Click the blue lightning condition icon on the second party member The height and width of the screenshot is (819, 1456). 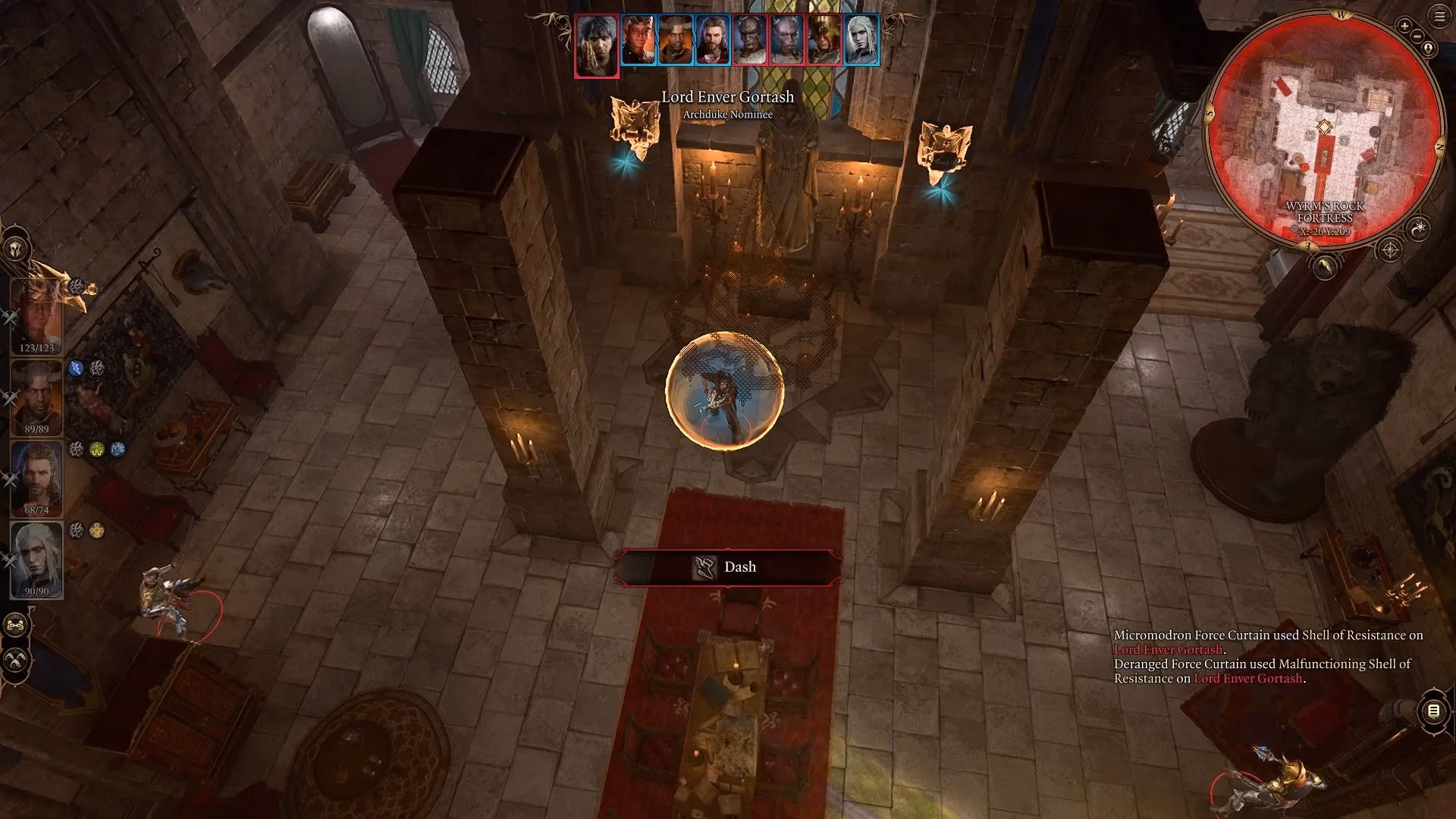pyautogui.click(x=75, y=367)
